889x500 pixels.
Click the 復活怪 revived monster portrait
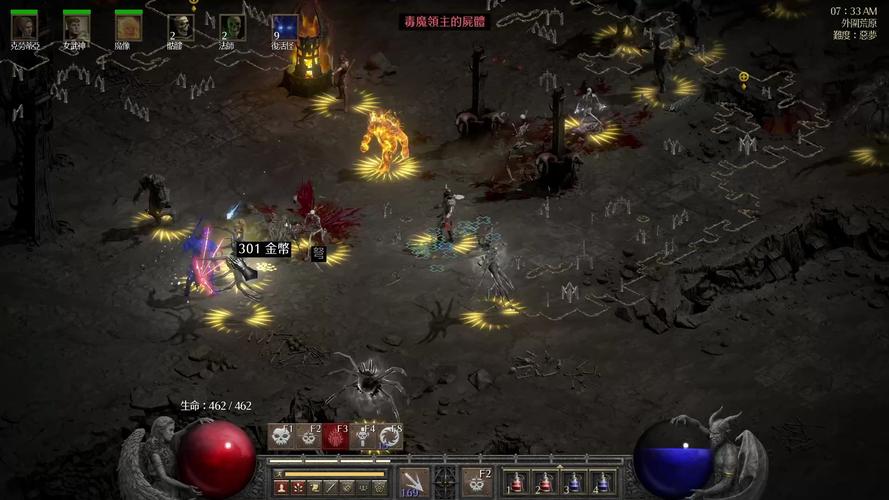point(284,27)
